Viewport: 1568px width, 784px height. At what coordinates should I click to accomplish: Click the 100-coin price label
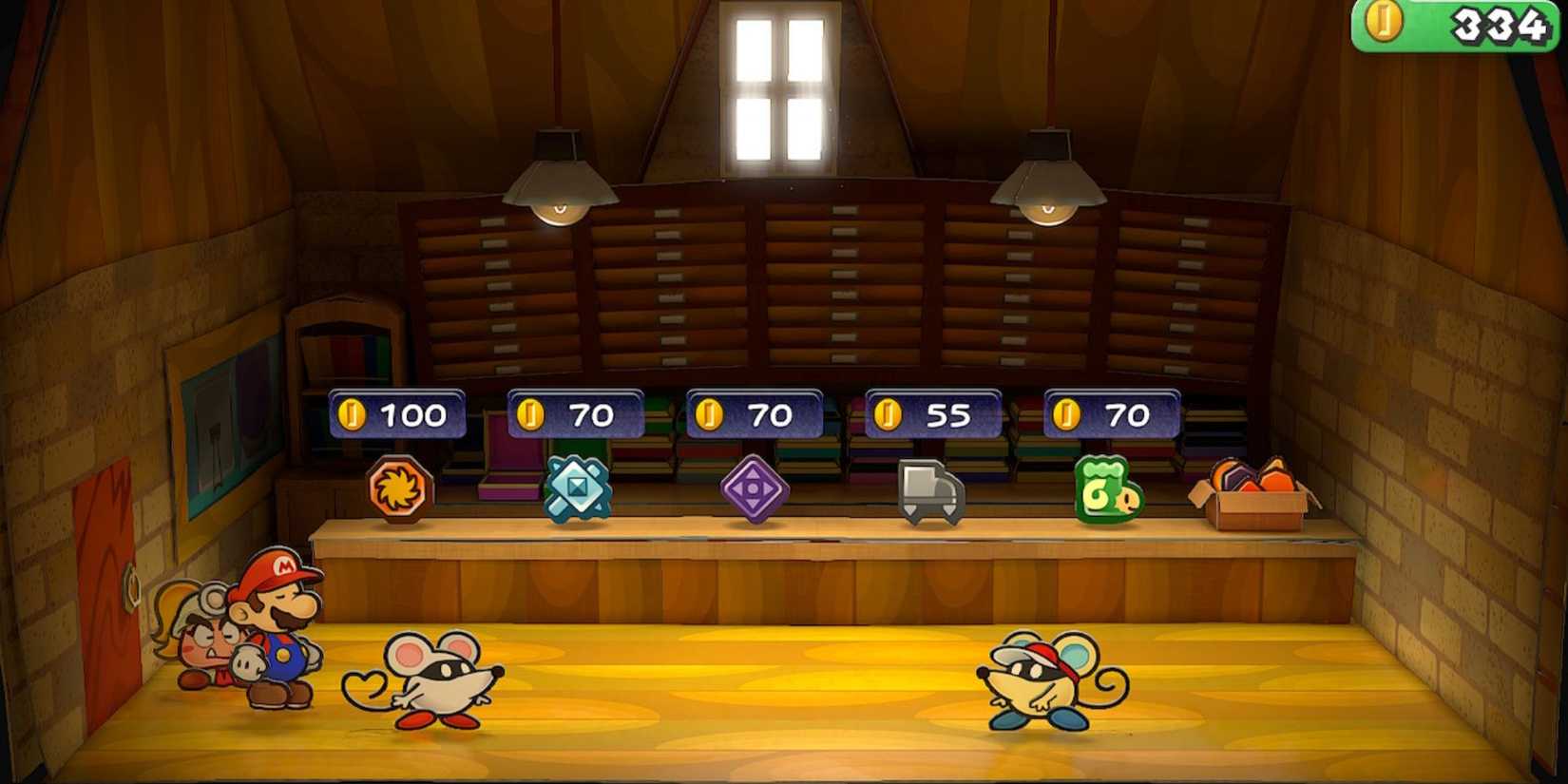(396, 413)
